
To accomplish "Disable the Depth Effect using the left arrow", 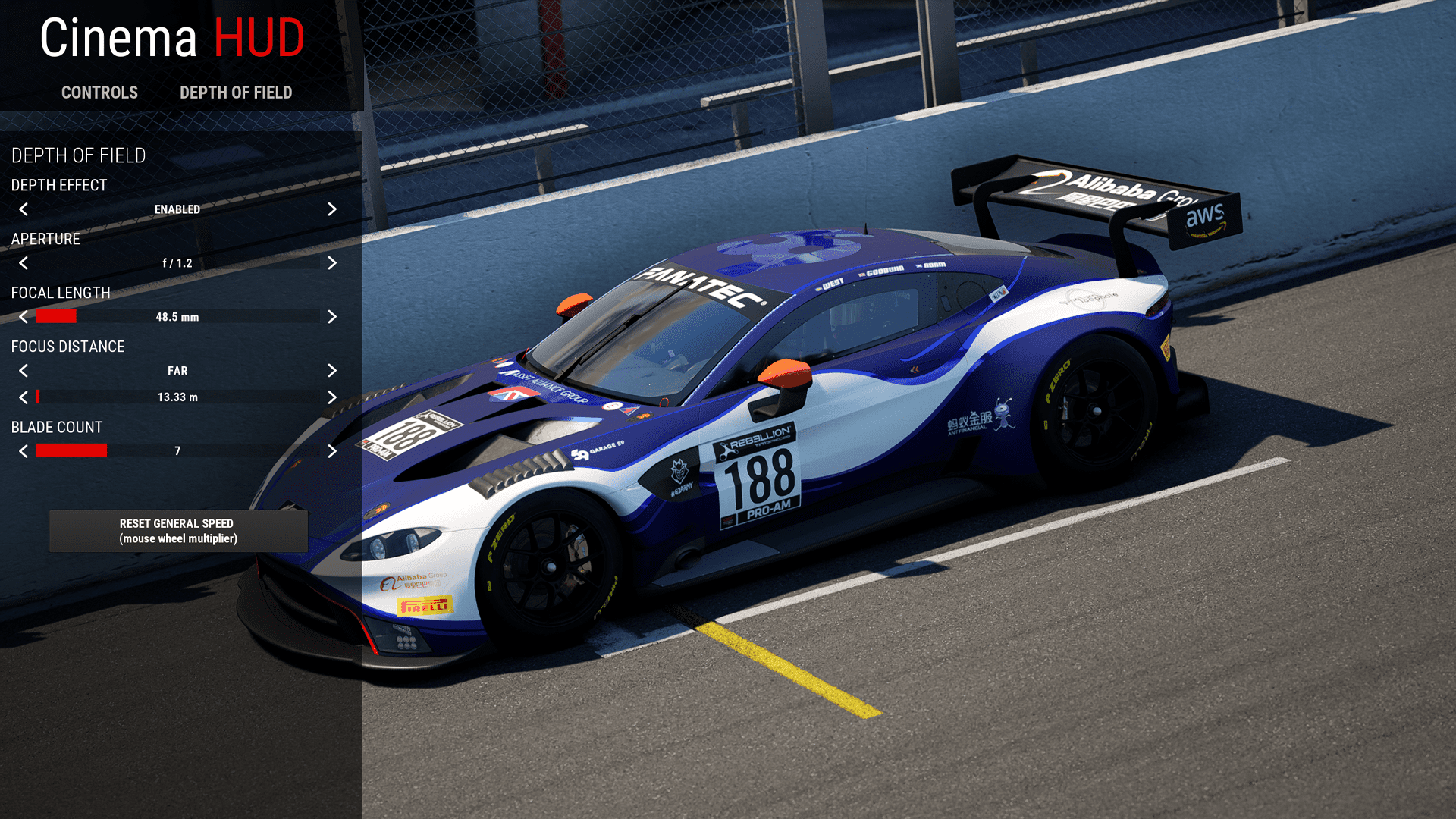I will pyautogui.click(x=24, y=210).
